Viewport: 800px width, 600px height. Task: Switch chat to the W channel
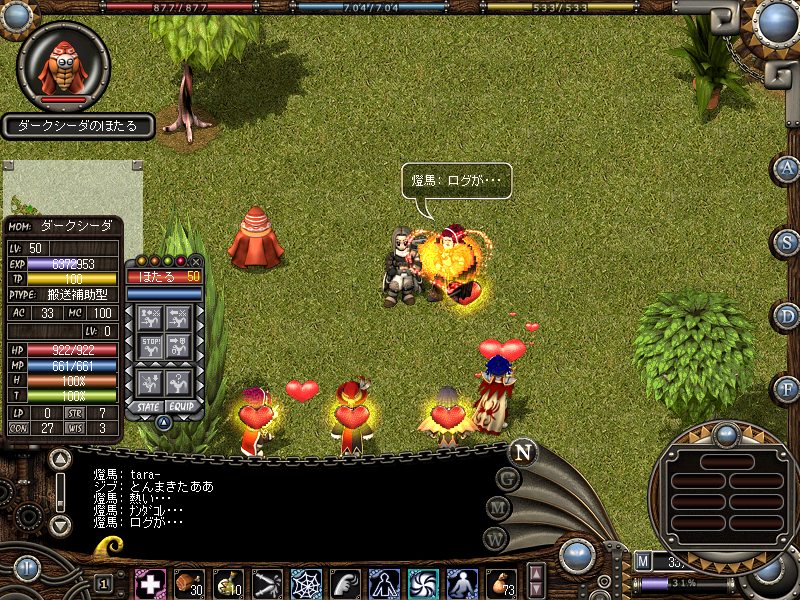pos(494,539)
